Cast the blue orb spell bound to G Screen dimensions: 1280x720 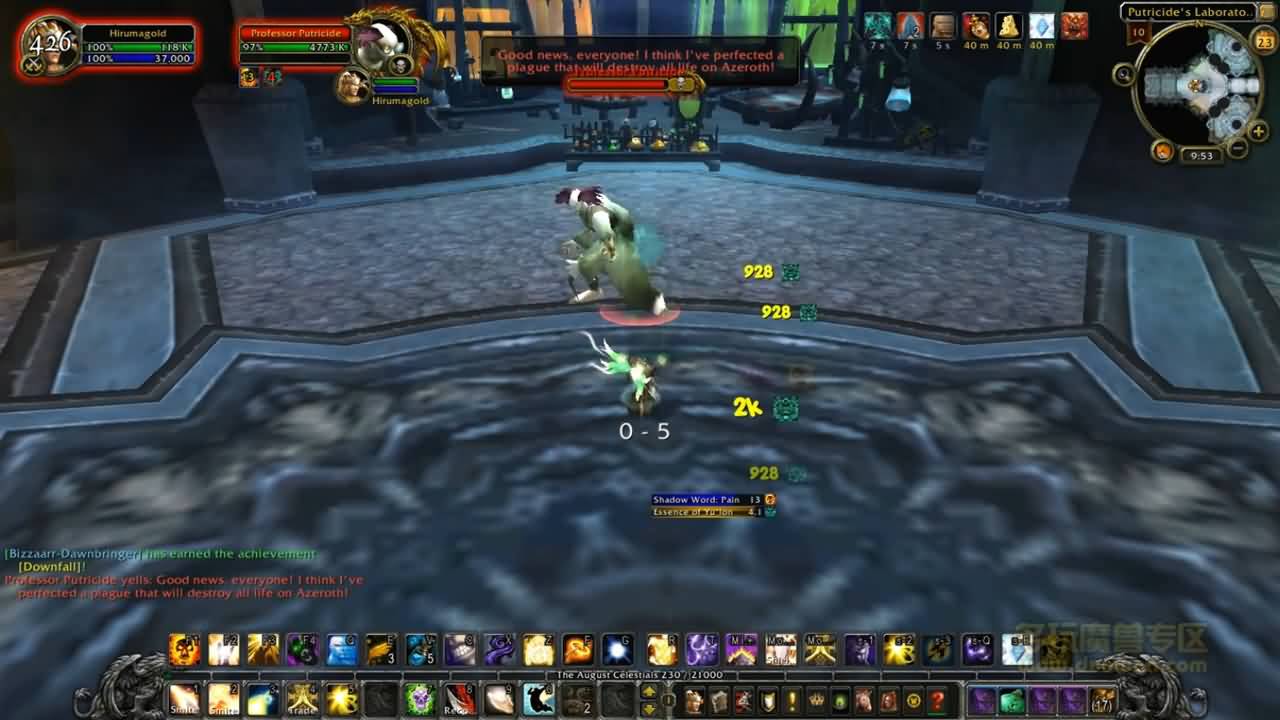[617, 650]
